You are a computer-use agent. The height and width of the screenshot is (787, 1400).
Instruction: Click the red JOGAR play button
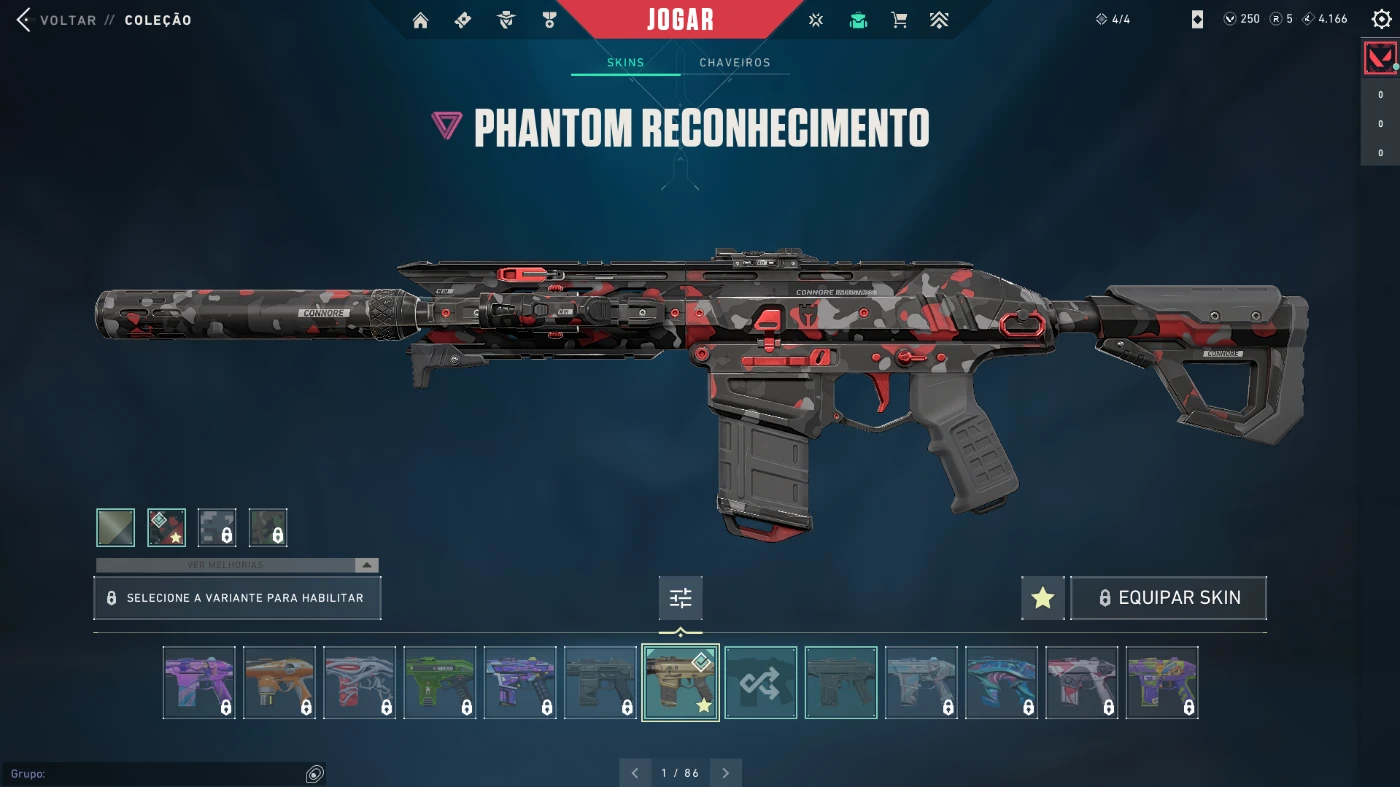[x=680, y=20]
